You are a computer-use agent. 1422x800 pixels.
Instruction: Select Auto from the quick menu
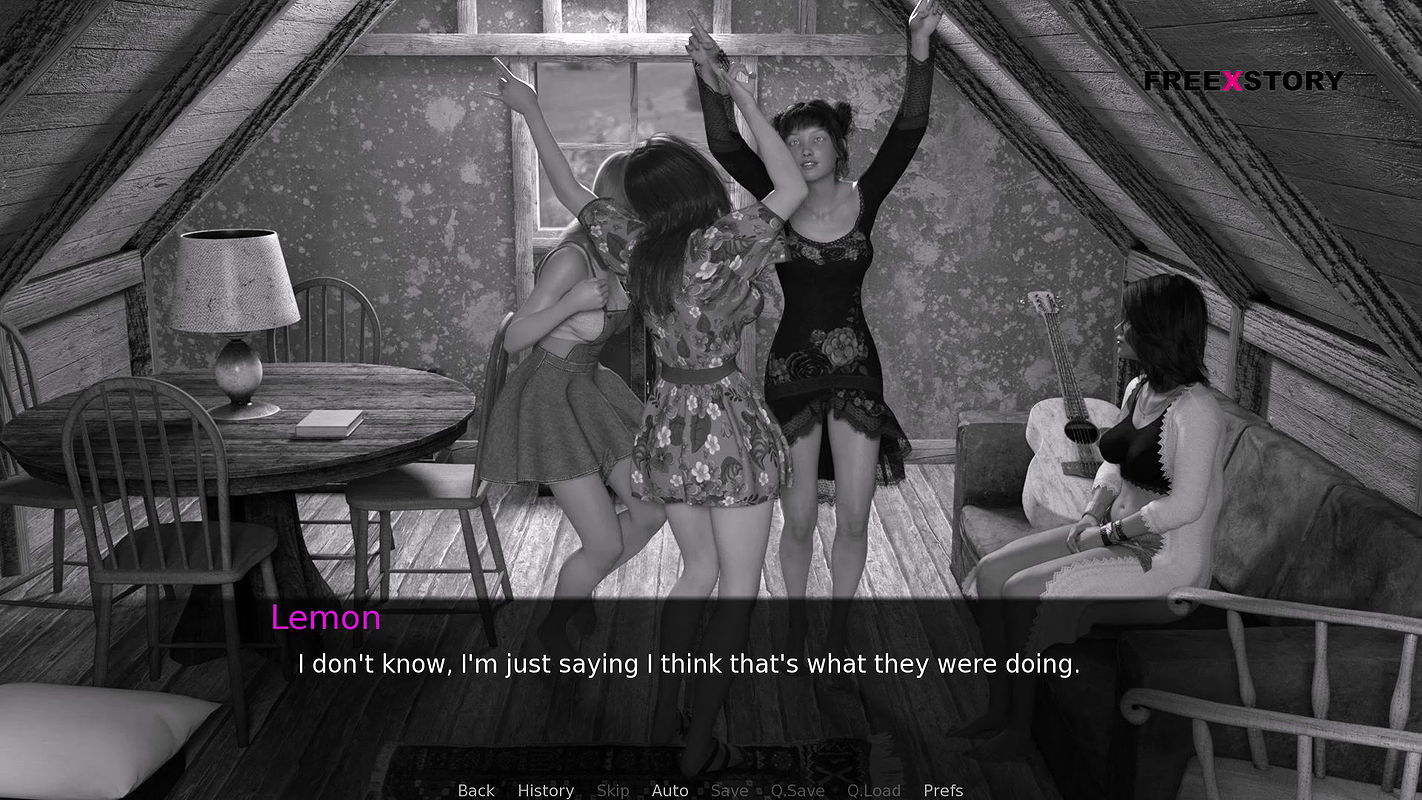670,790
